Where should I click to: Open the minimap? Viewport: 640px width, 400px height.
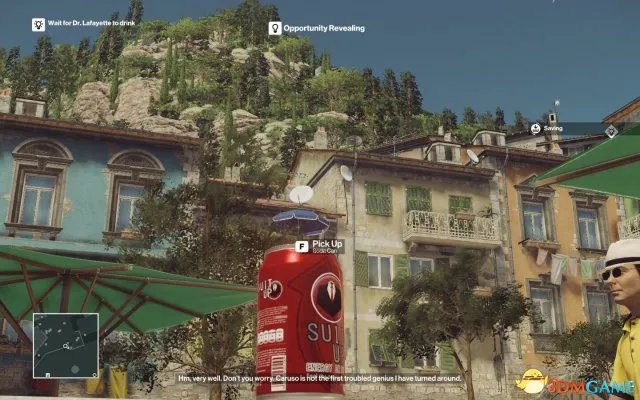pos(65,345)
